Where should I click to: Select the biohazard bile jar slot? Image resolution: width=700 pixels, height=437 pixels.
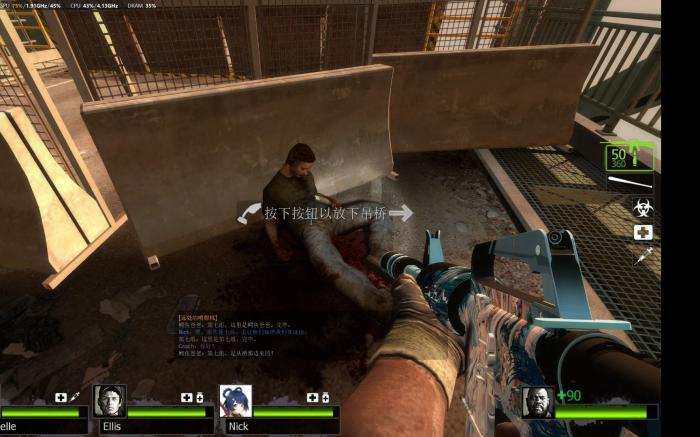coord(643,208)
